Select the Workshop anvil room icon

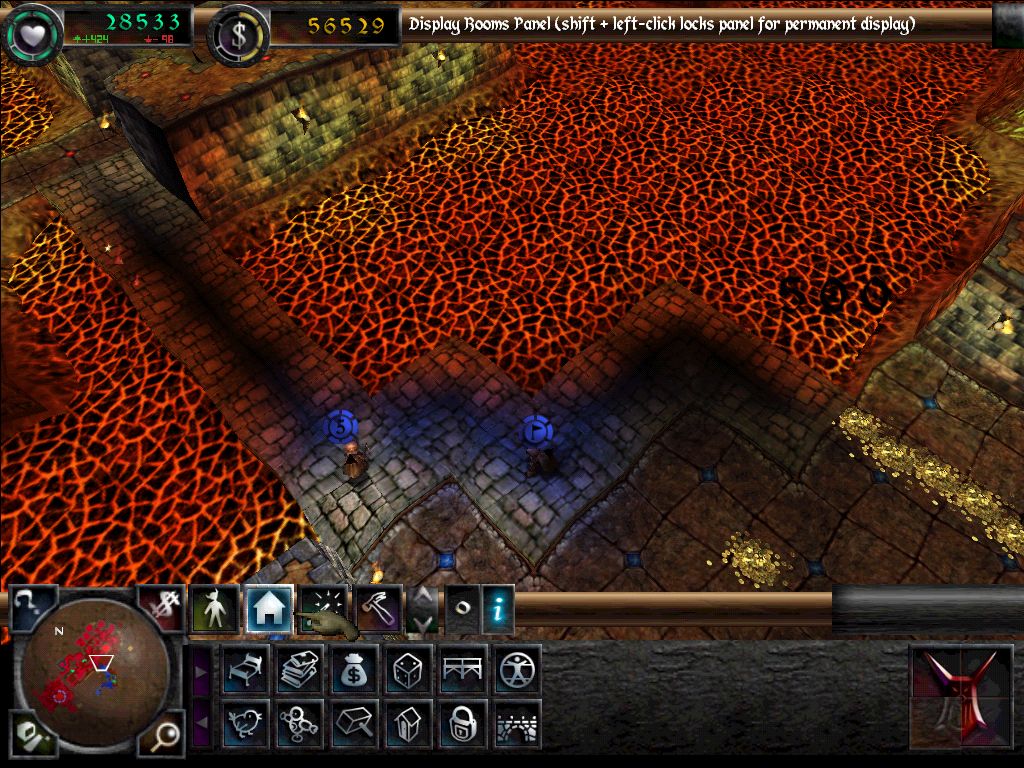pos(354,723)
